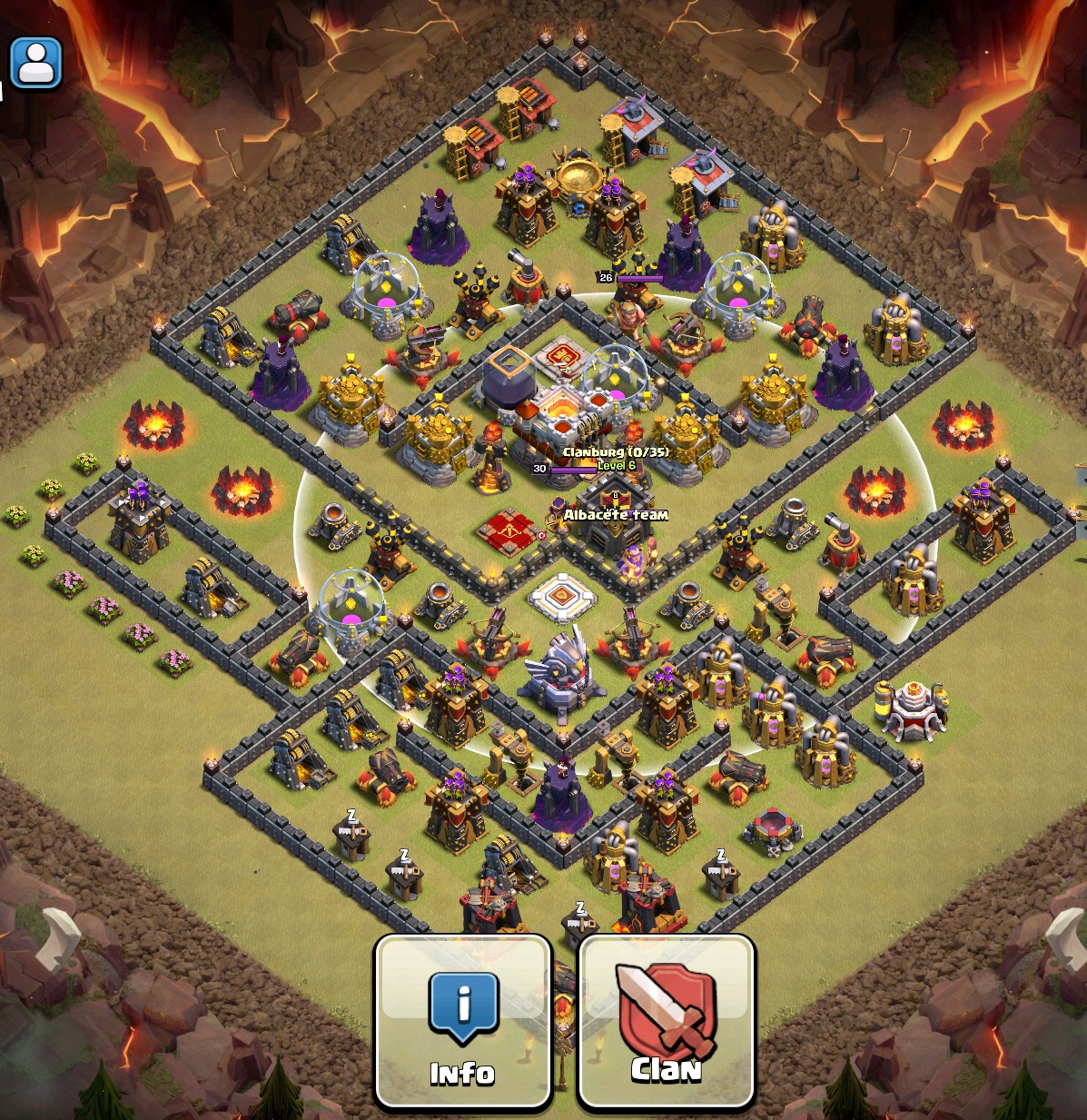Tap the Clan button with sword shield
The image size is (1087, 1120).
coord(667,1022)
